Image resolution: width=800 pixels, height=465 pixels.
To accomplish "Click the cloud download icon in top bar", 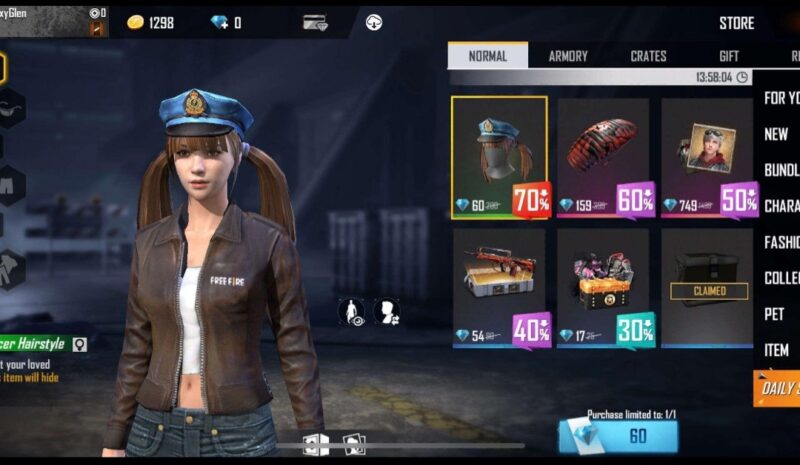I will point(374,22).
